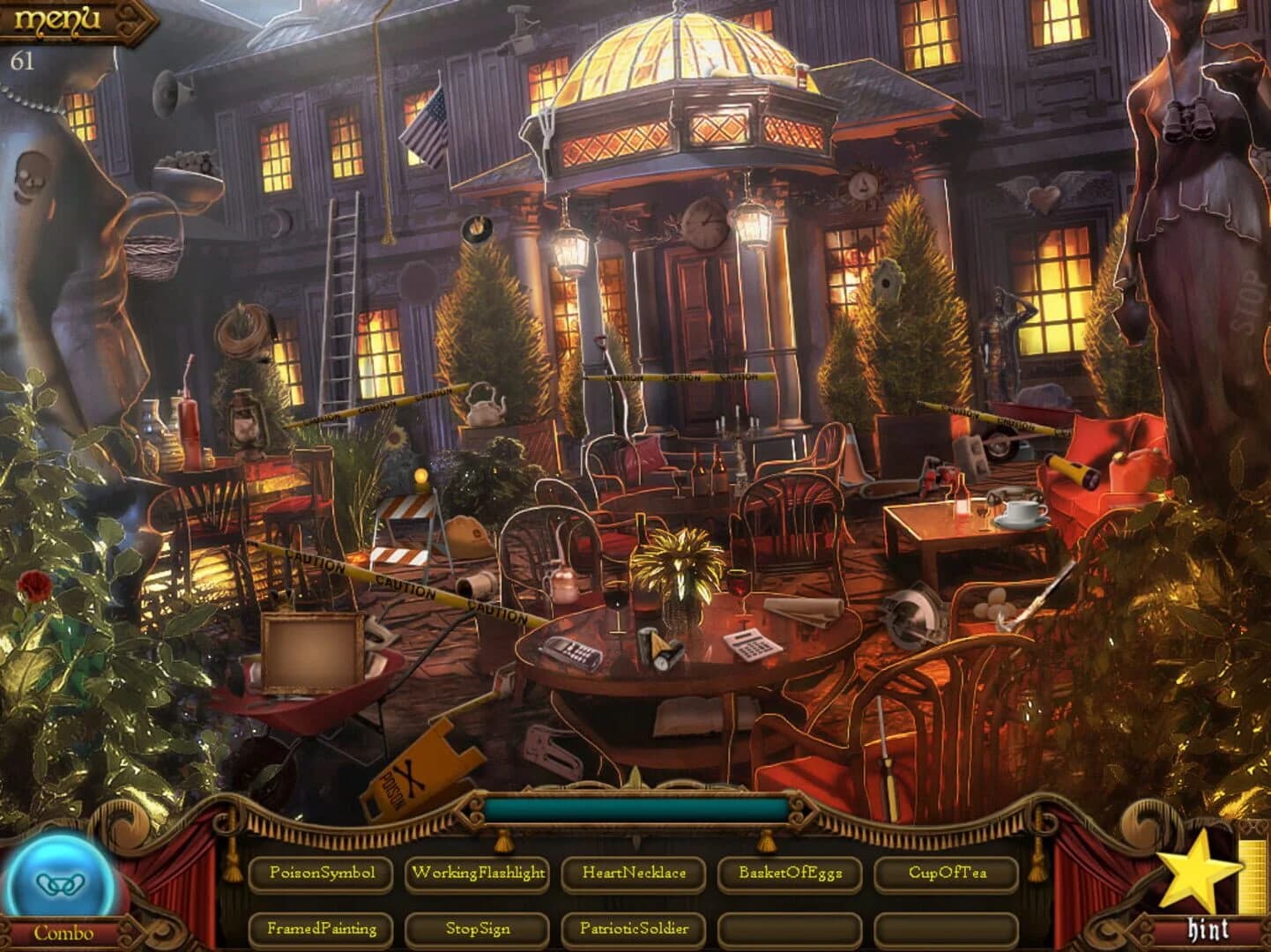Click the teal progress bar
Viewport: 1271px width, 952px height.
[x=635, y=809]
